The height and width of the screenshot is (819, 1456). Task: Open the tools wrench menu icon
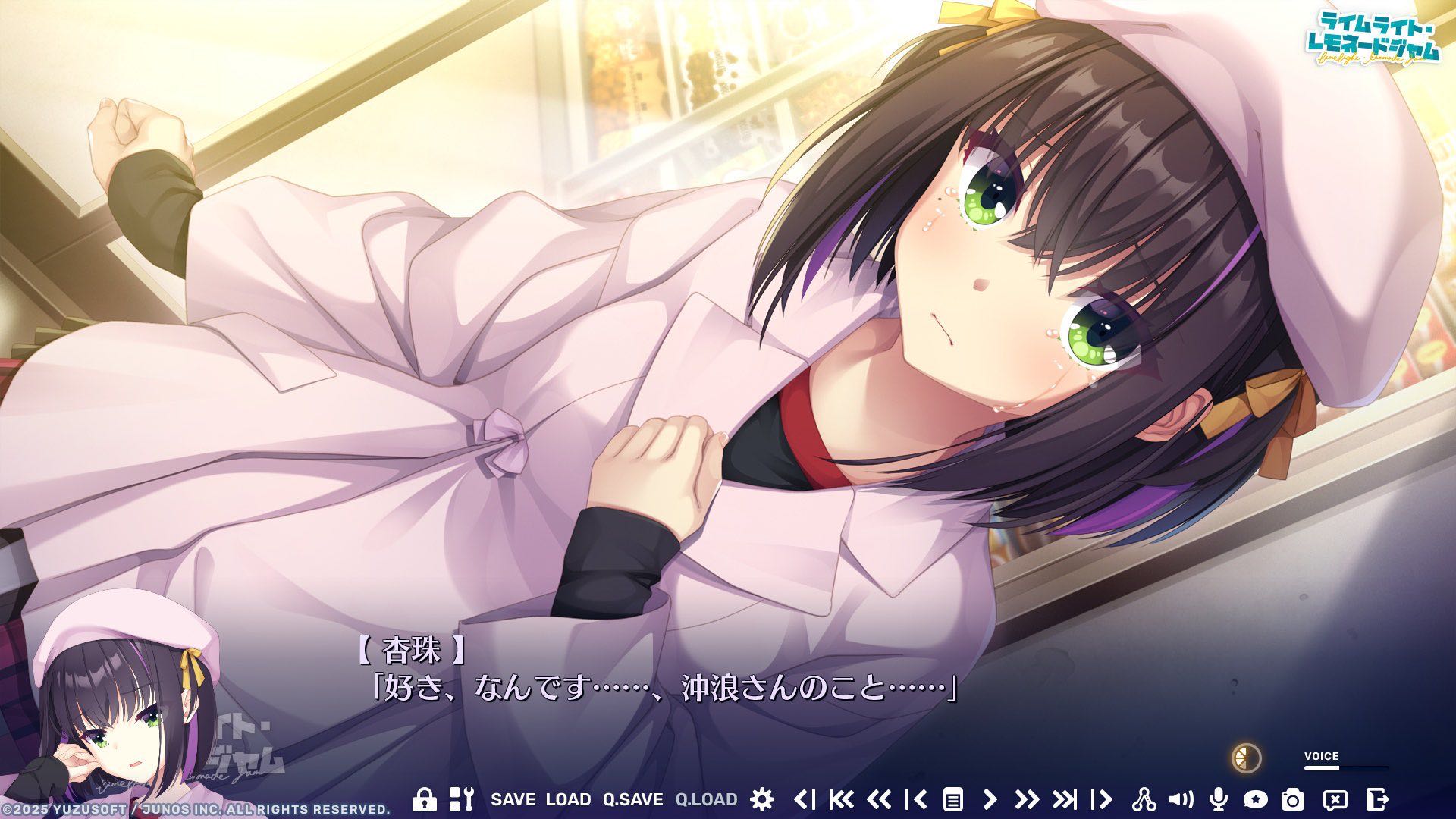pyautogui.click(x=461, y=799)
